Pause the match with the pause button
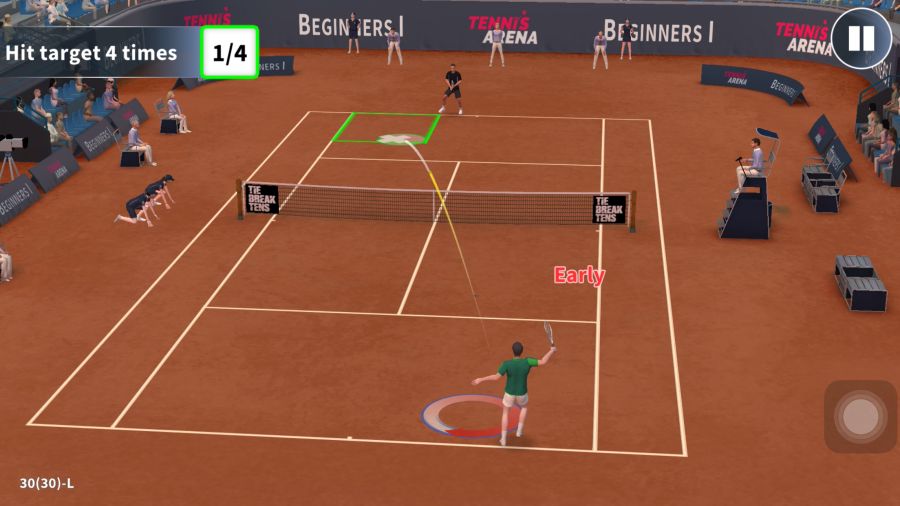This screenshot has width=900, height=506. point(860,39)
